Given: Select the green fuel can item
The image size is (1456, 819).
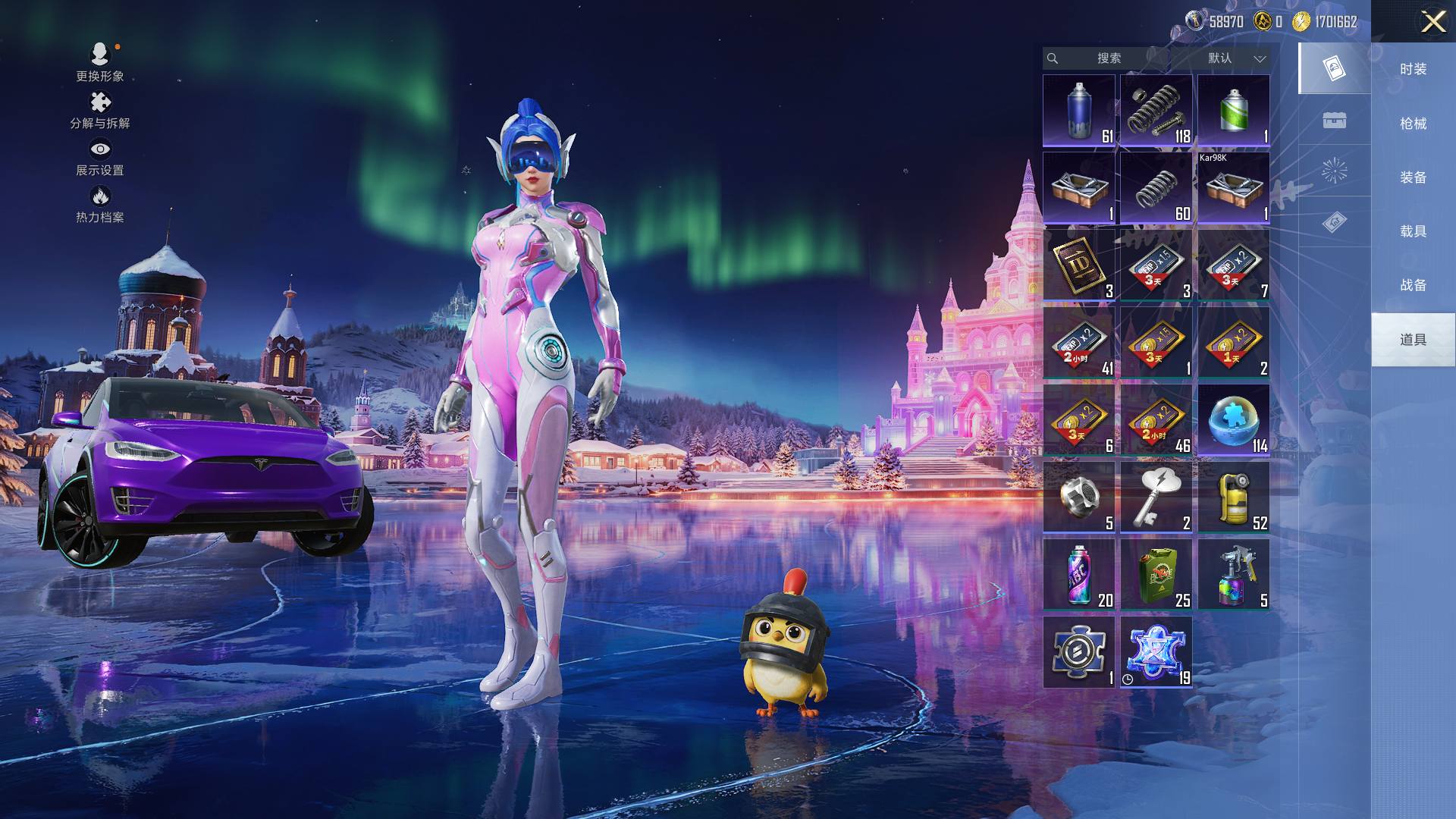Looking at the screenshot, I should [1156, 575].
